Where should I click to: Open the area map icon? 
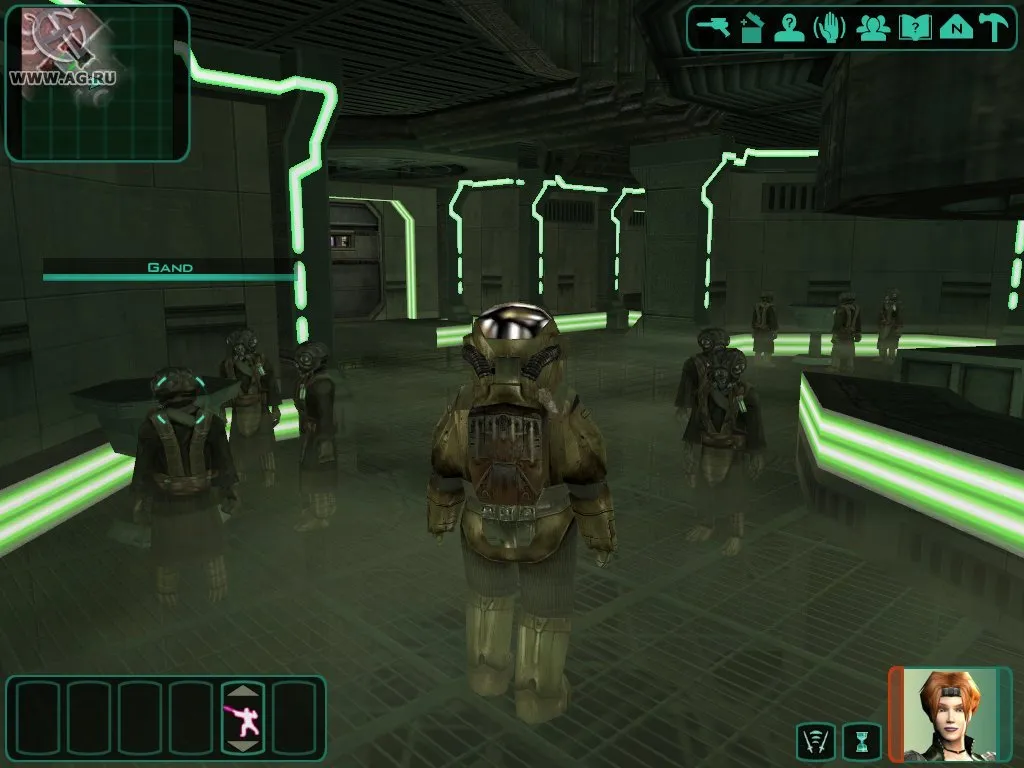point(956,27)
